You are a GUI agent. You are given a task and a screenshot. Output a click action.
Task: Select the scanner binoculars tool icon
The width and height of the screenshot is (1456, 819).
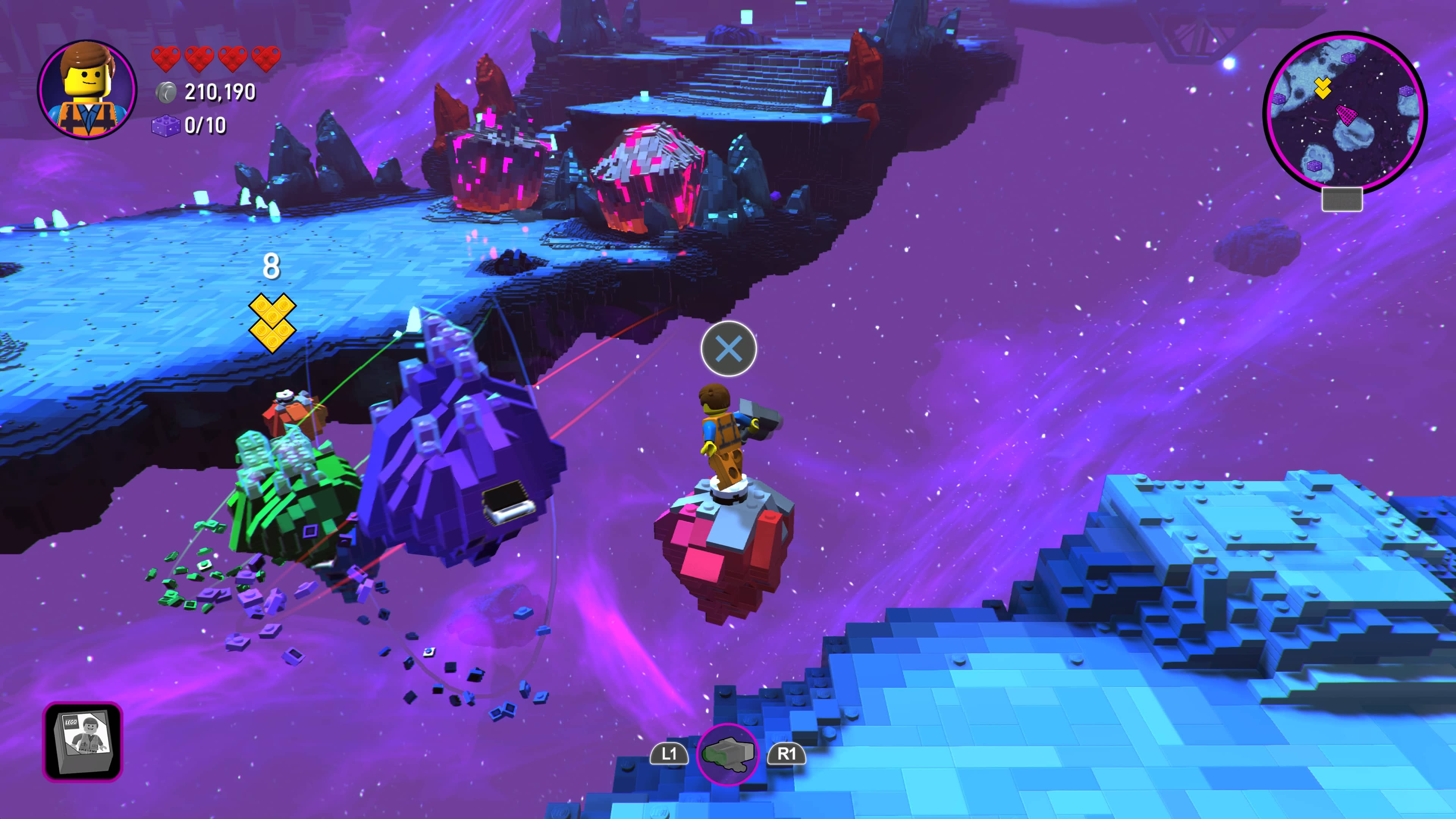[x=728, y=754]
